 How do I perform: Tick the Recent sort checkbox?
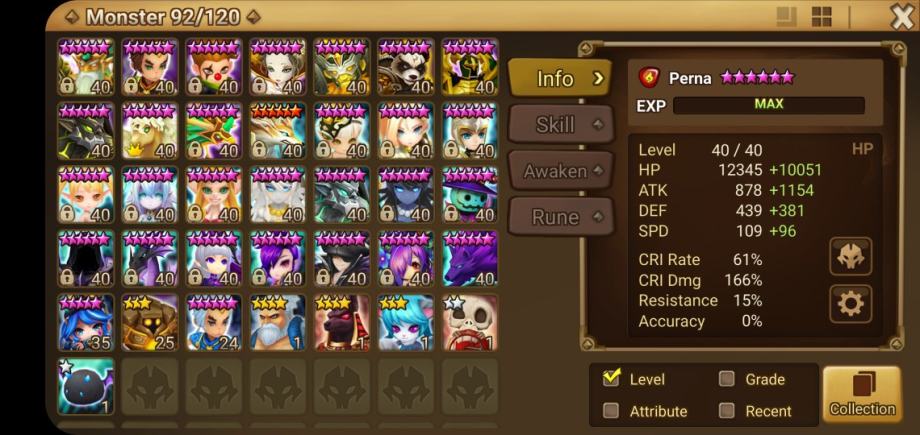[727, 410]
